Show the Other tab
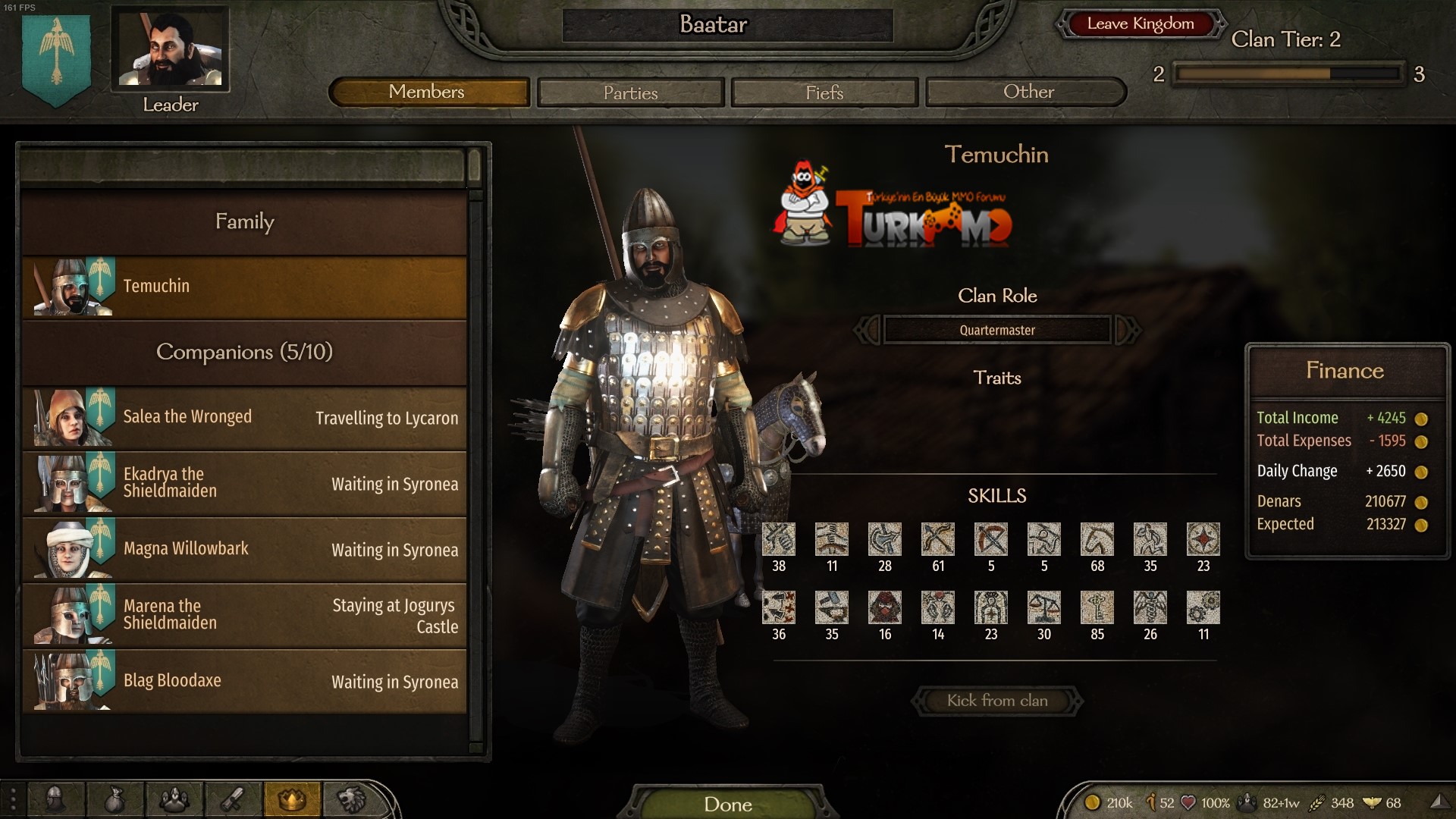1456x819 pixels. tap(1028, 92)
